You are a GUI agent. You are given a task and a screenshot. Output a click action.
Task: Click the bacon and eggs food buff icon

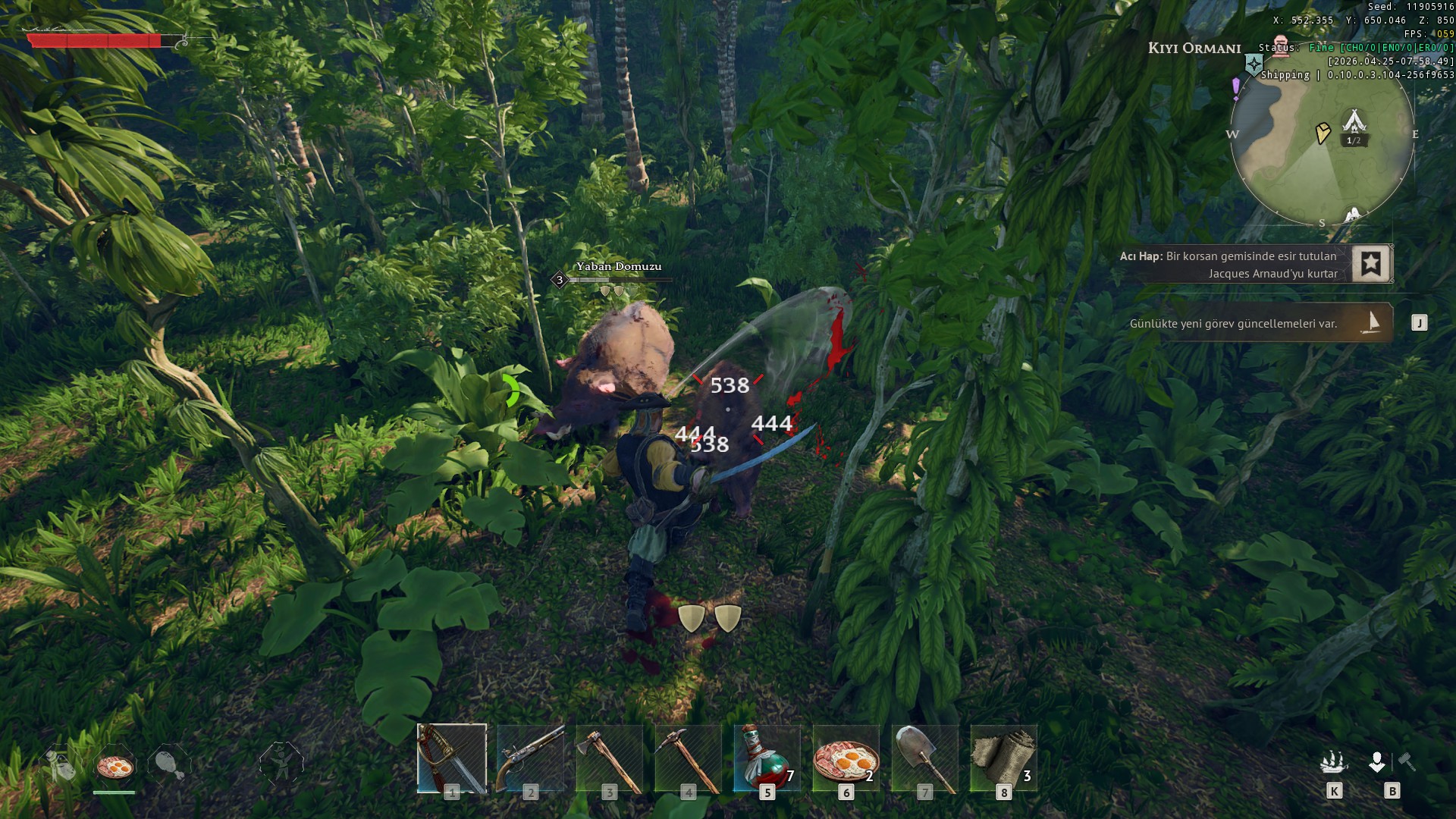(115, 766)
